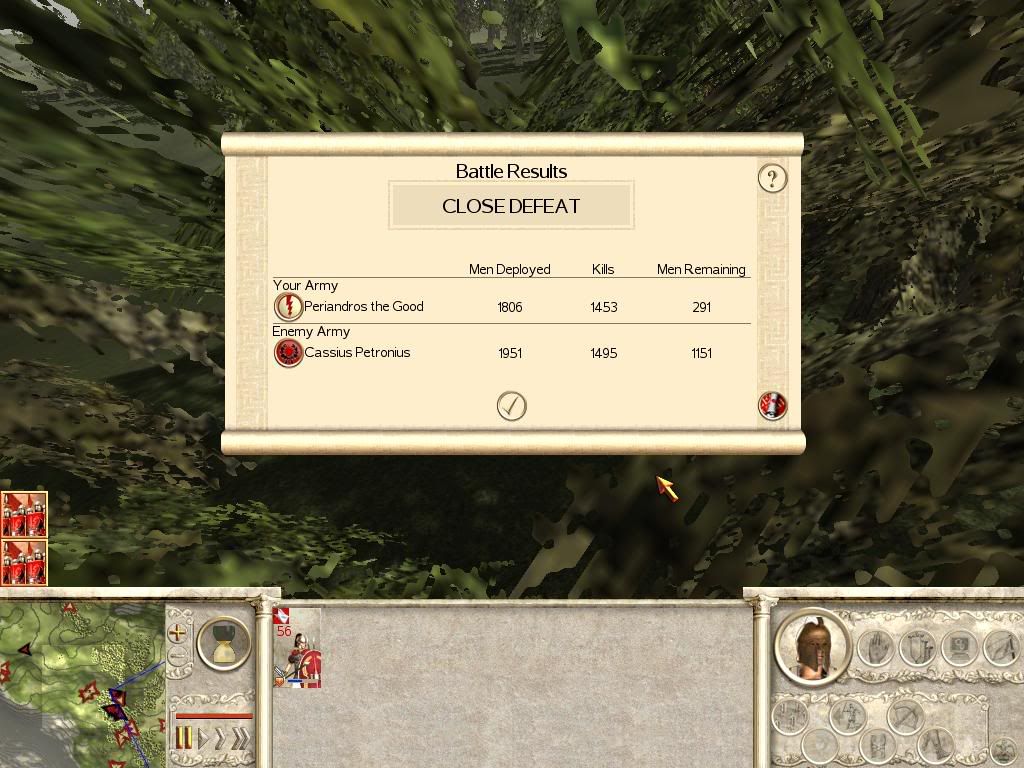Set battle speed to normal play
Viewport: 1024px width, 768px height.
point(205,740)
